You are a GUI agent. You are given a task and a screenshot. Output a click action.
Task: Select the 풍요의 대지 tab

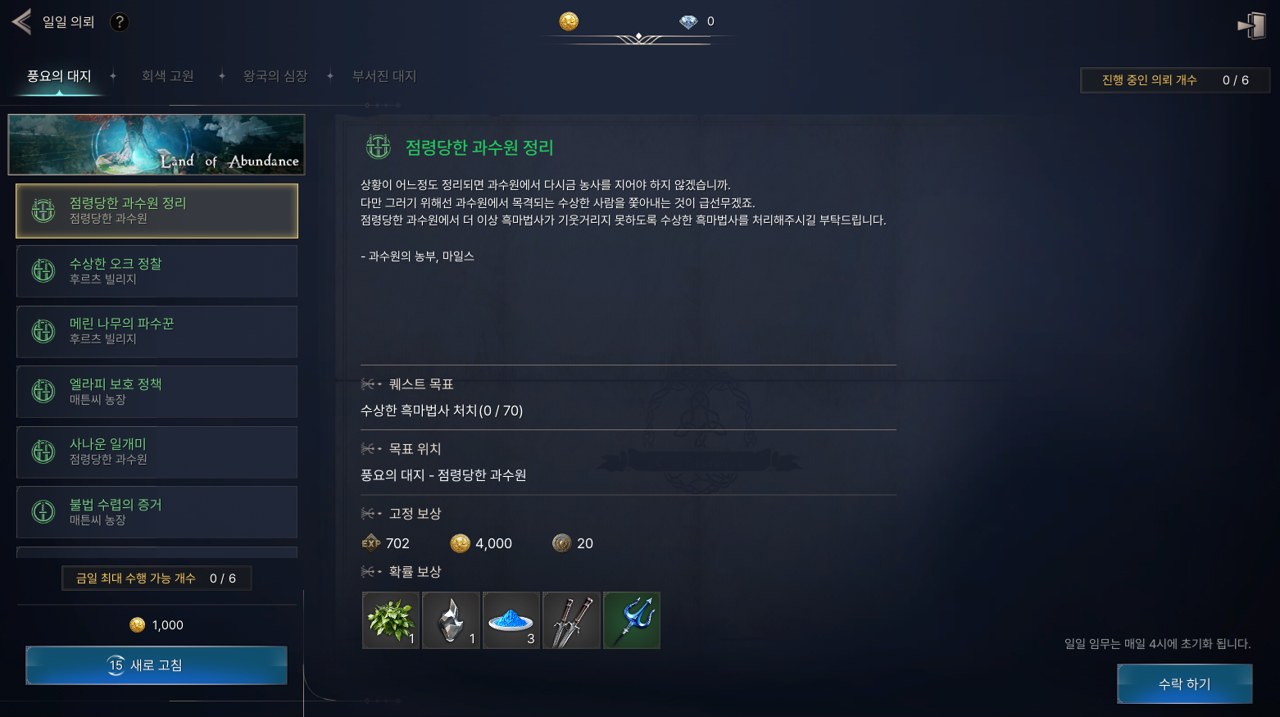coord(59,76)
